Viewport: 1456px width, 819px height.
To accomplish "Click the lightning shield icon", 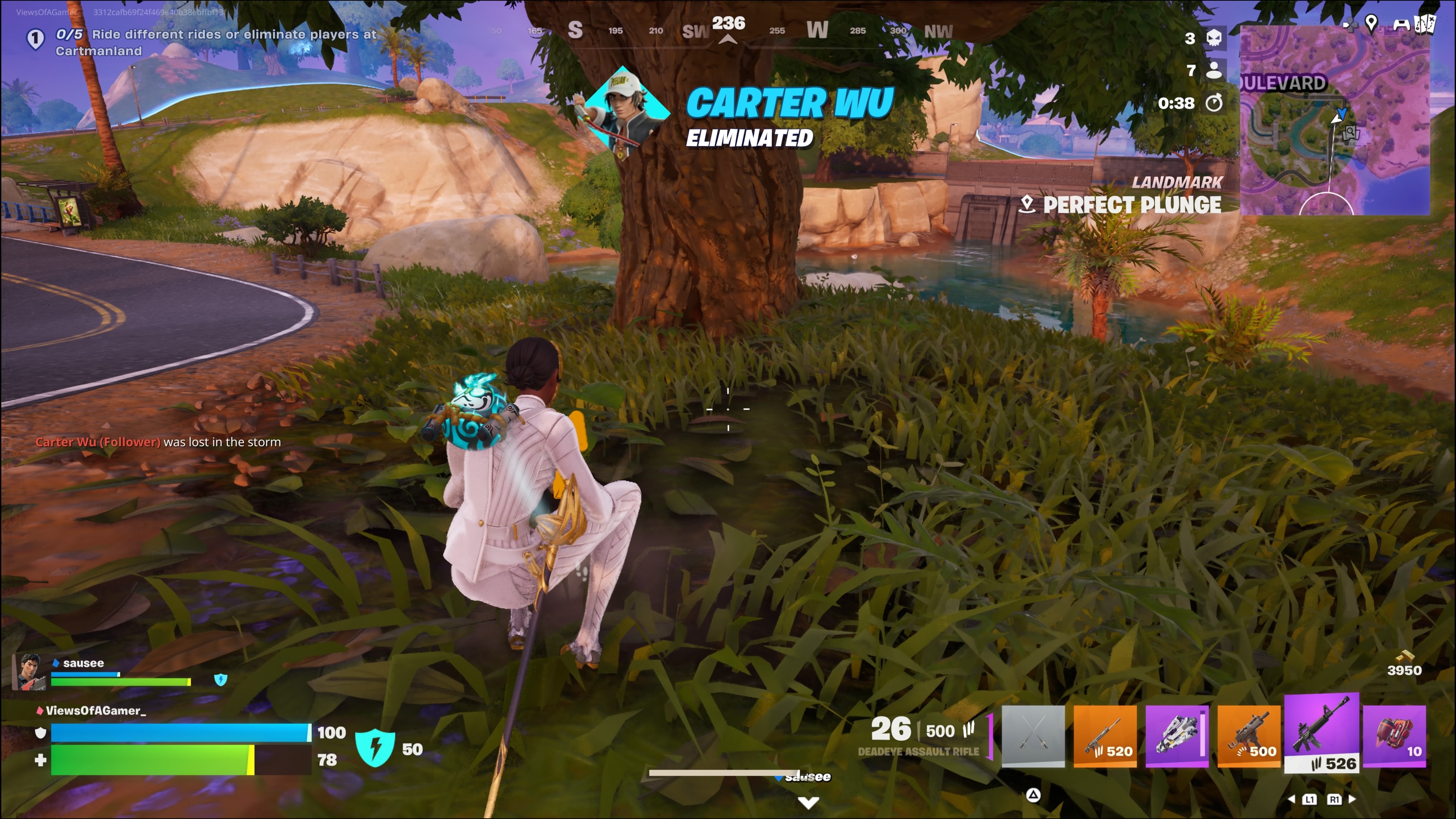I will coord(375,748).
